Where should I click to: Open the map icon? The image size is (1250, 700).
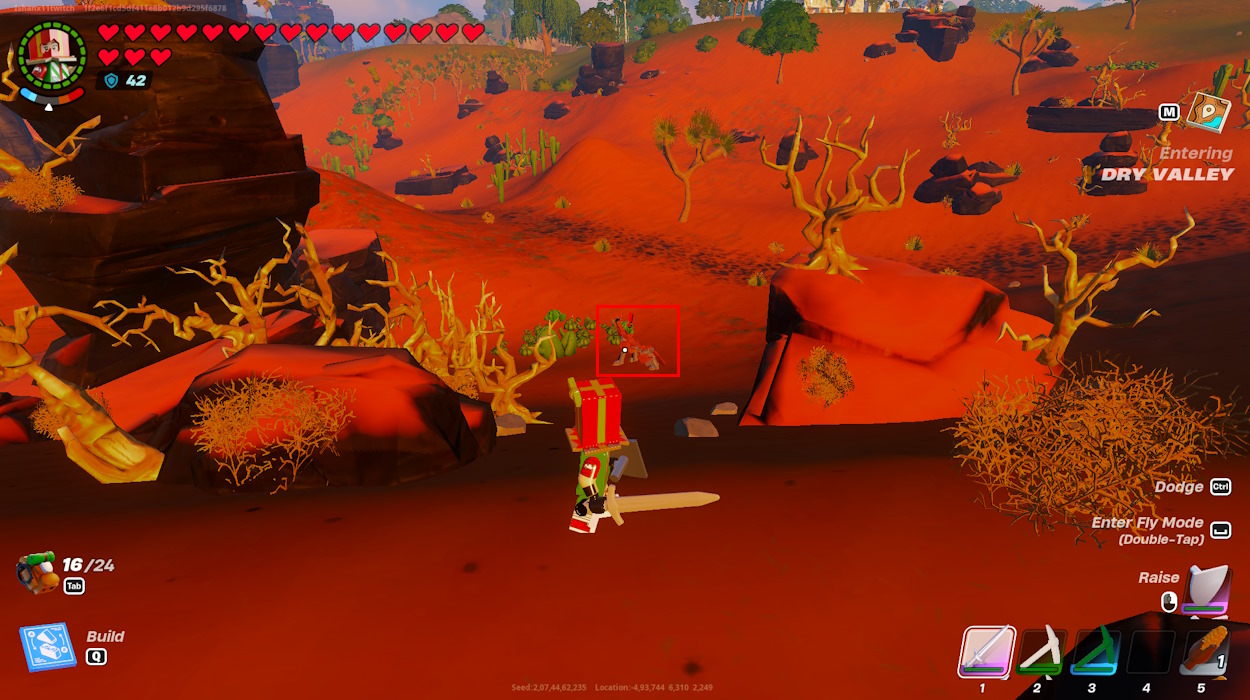coord(1207,112)
